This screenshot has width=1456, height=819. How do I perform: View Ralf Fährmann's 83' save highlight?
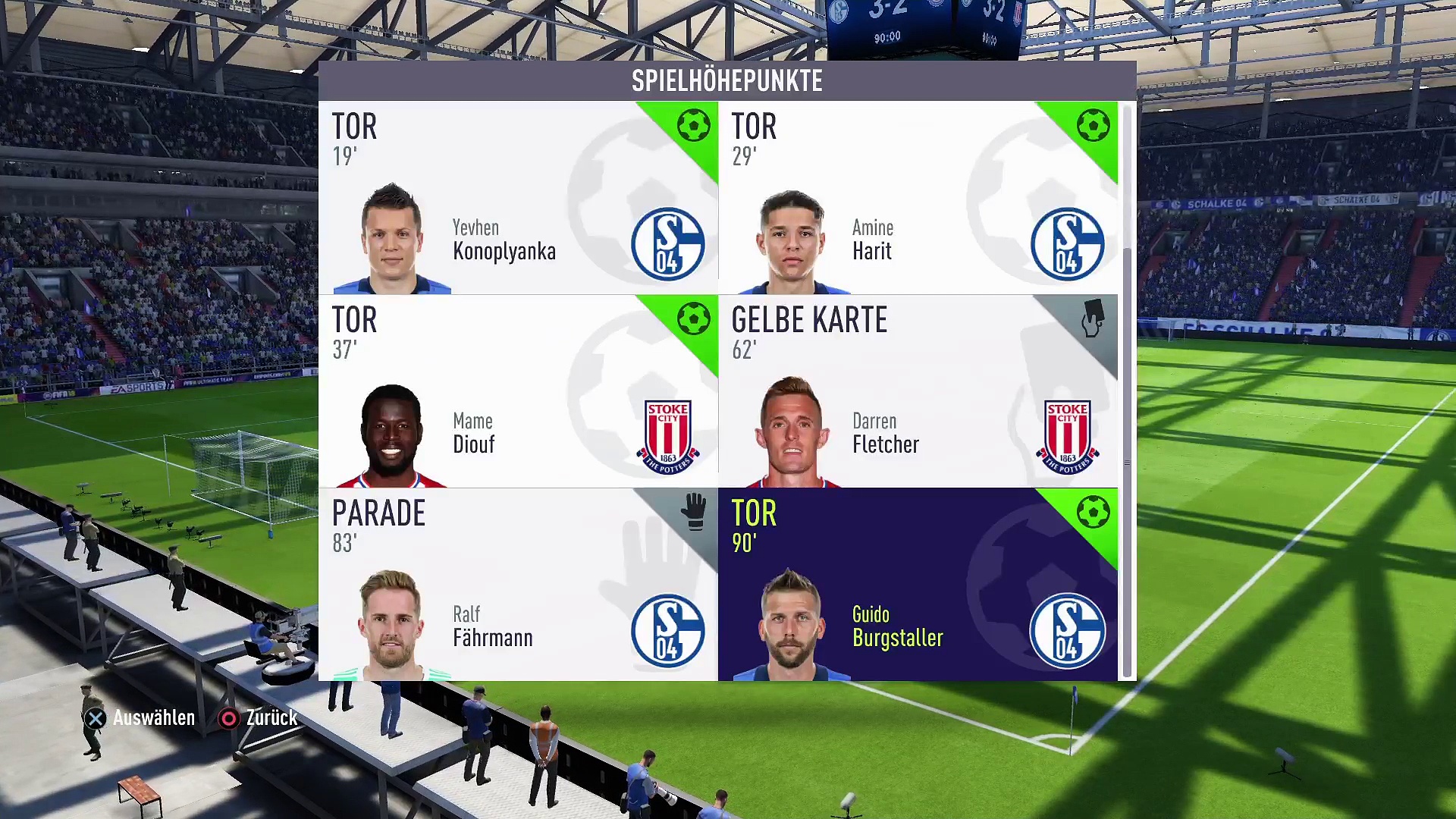coord(518,585)
